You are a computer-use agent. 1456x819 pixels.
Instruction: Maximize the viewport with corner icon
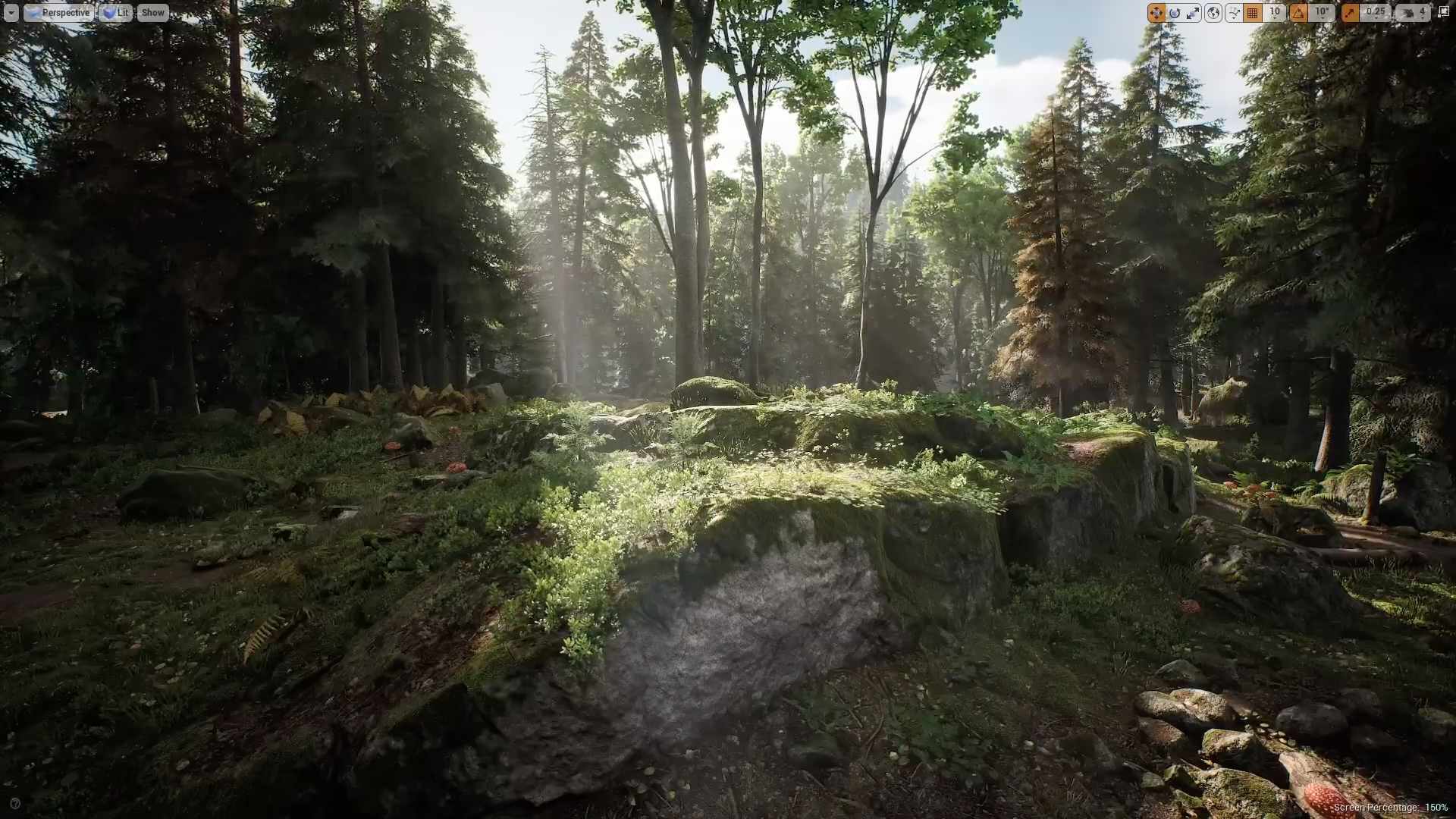coord(1445,12)
